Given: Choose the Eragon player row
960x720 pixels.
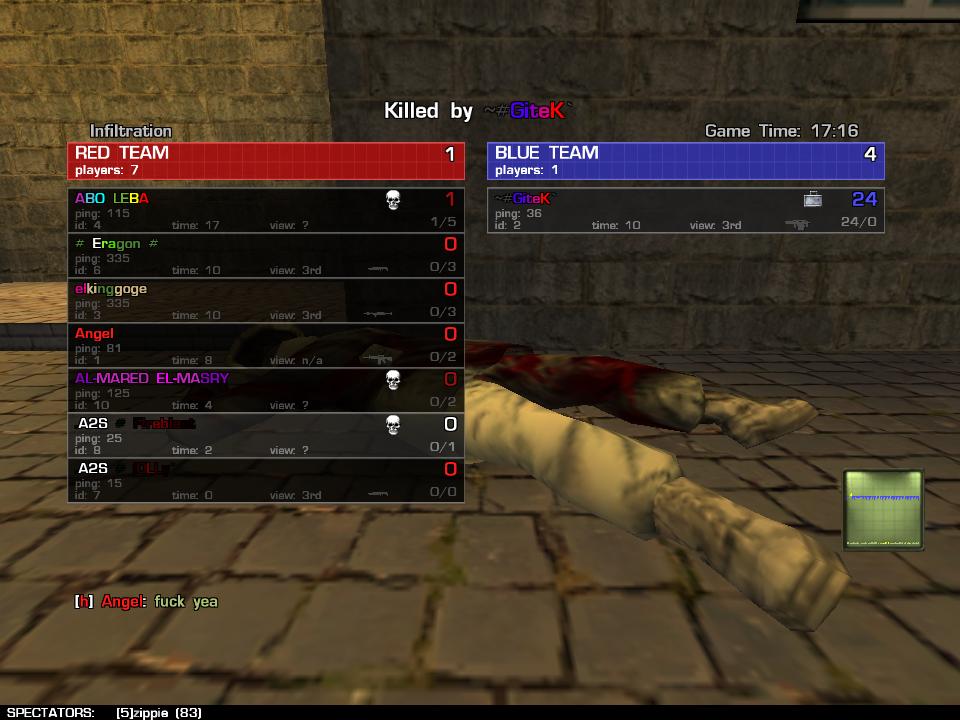Looking at the screenshot, I should pos(266,255).
